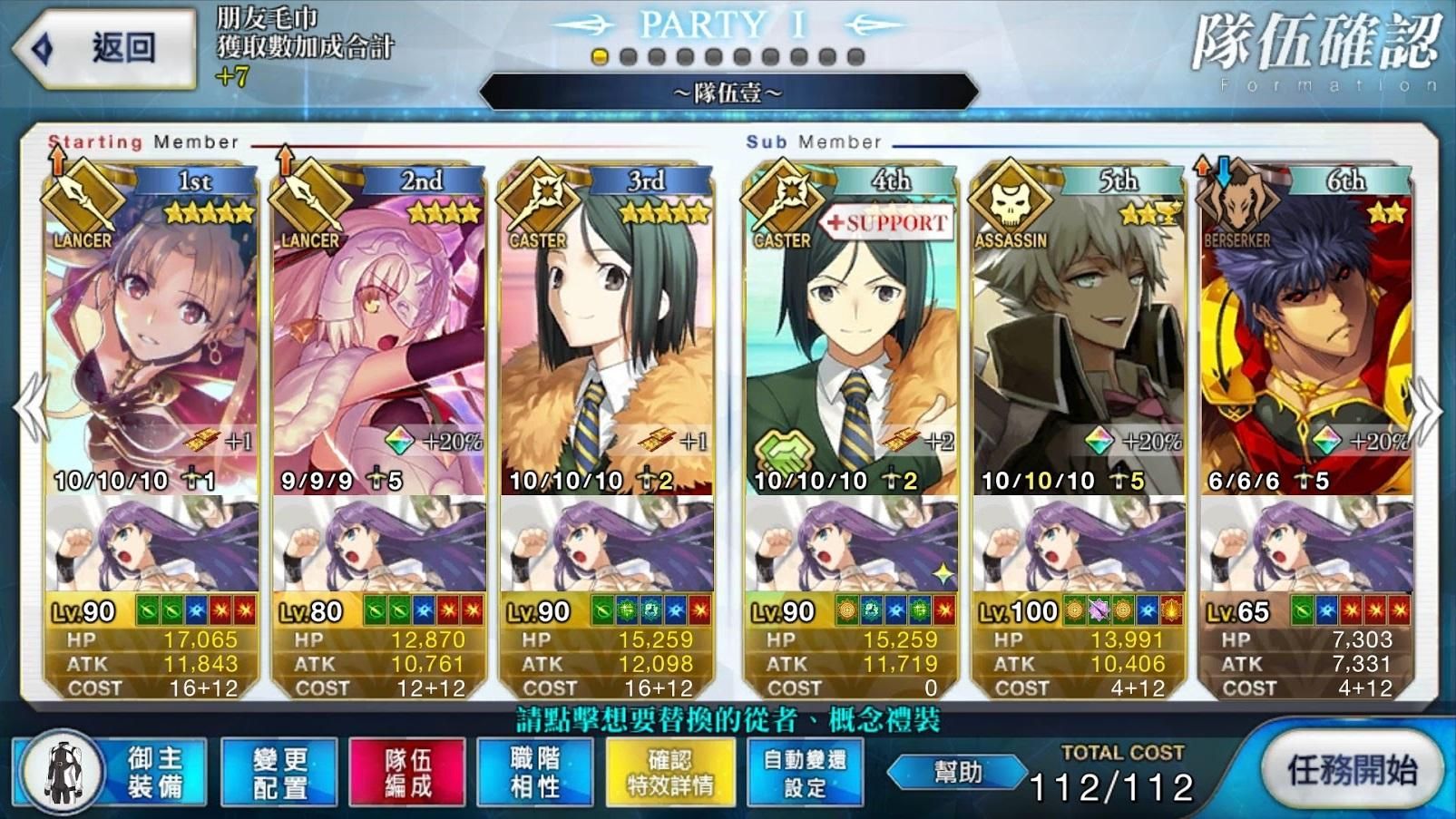
Task: Open the 幫助 help panel
Action: click(958, 772)
